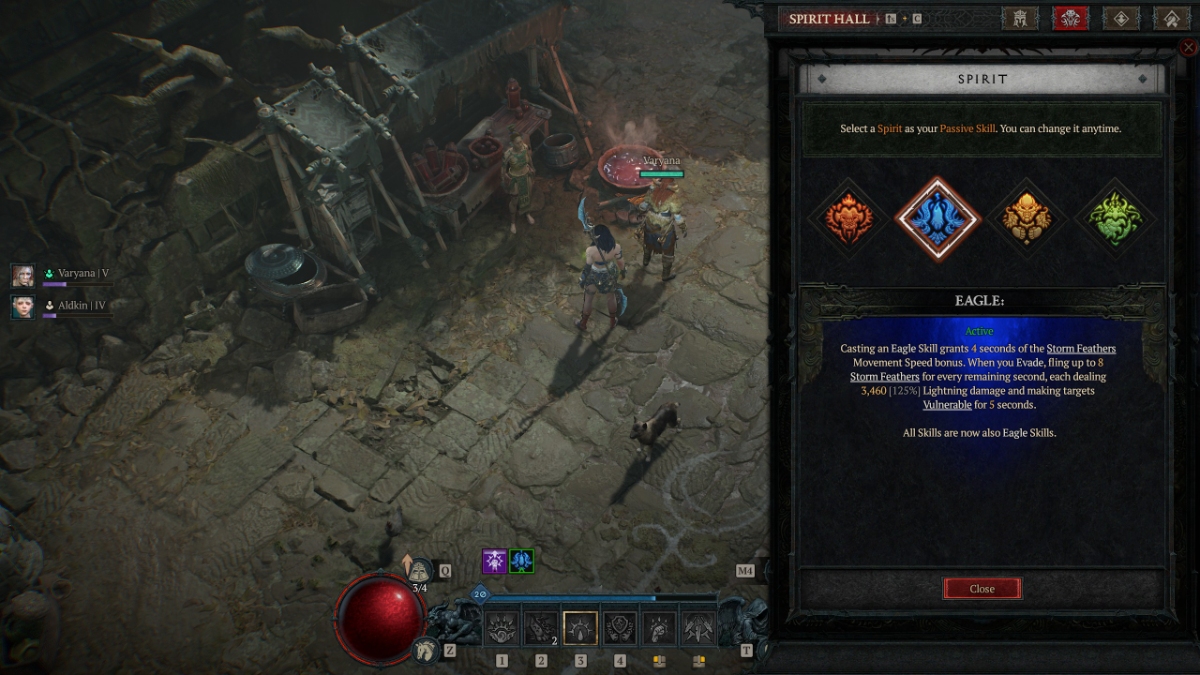The image size is (1200, 675).
Task: Use the fist skill on hotbar
Action: tap(659, 628)
